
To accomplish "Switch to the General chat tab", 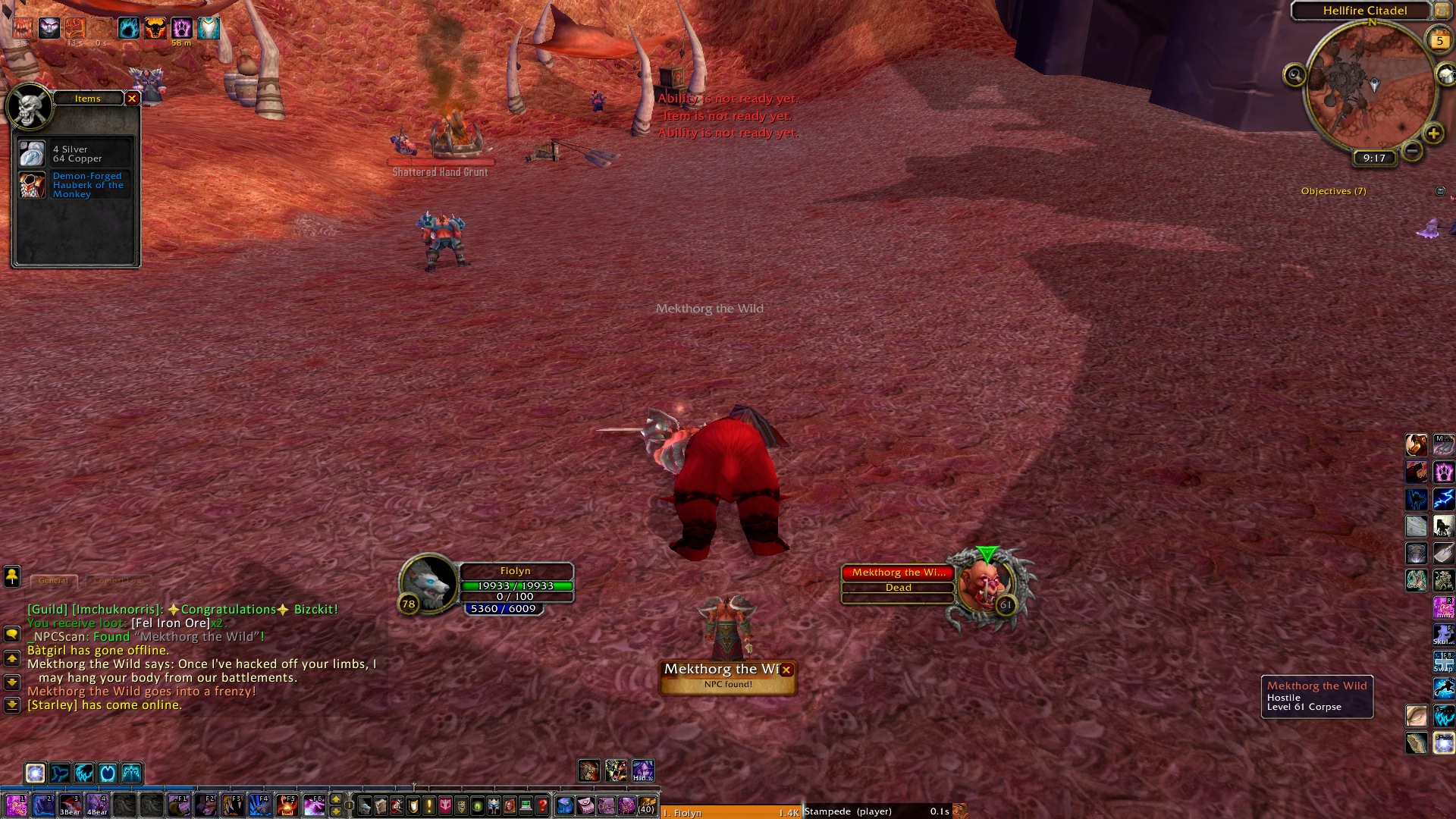I will 54,581.
